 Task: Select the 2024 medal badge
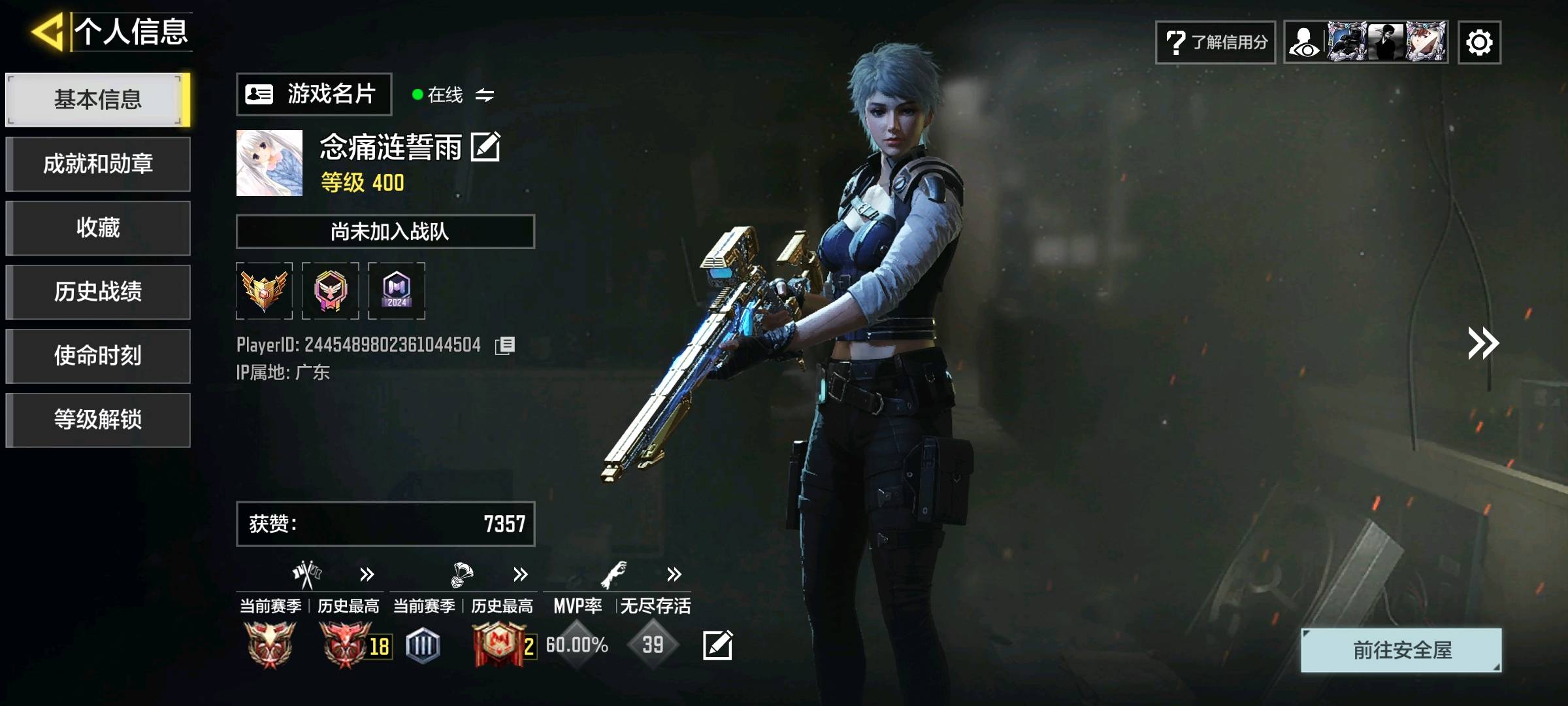tap(397, 290)
